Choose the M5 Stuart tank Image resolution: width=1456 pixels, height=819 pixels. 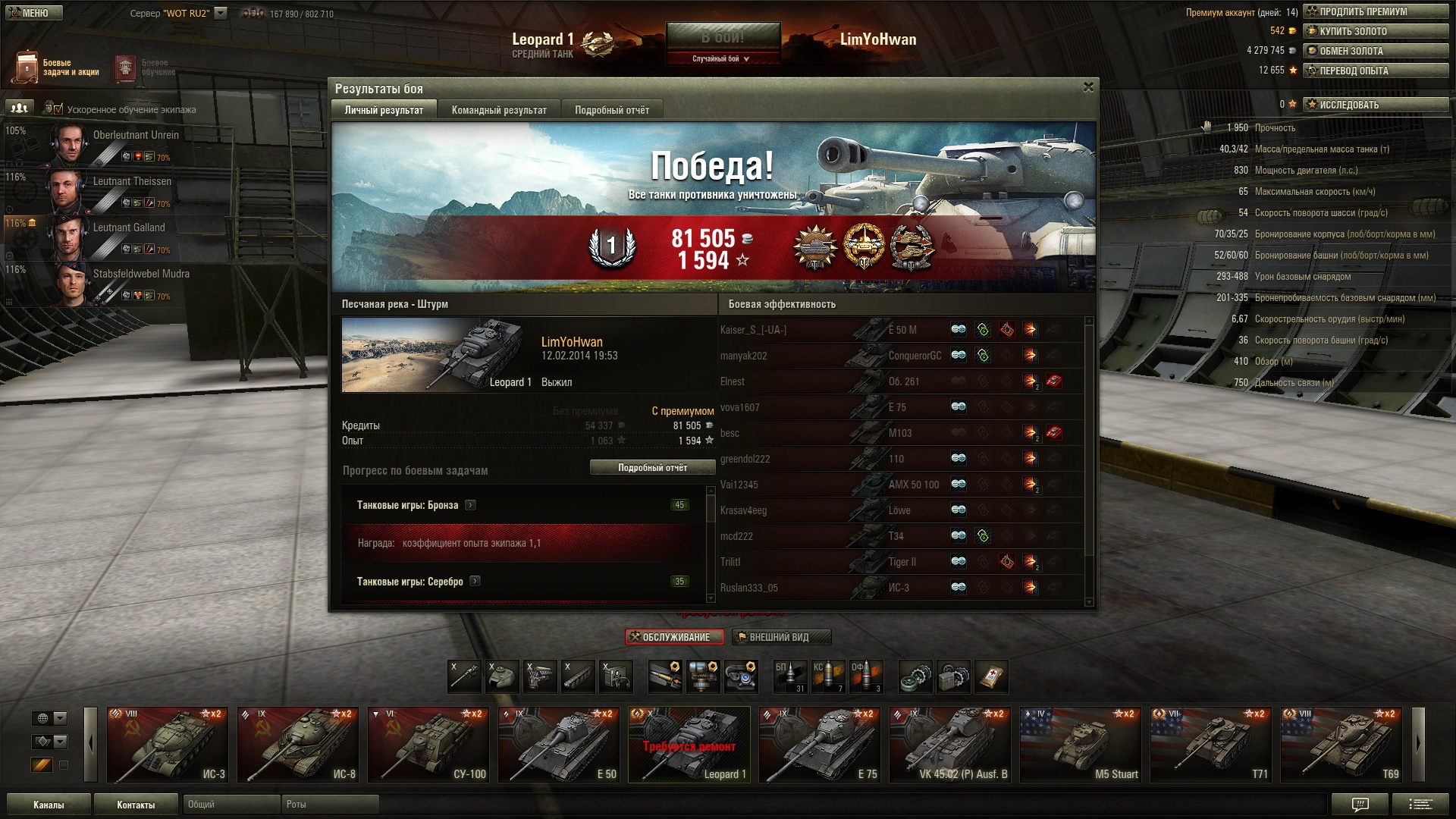[x=1081, y=745]
